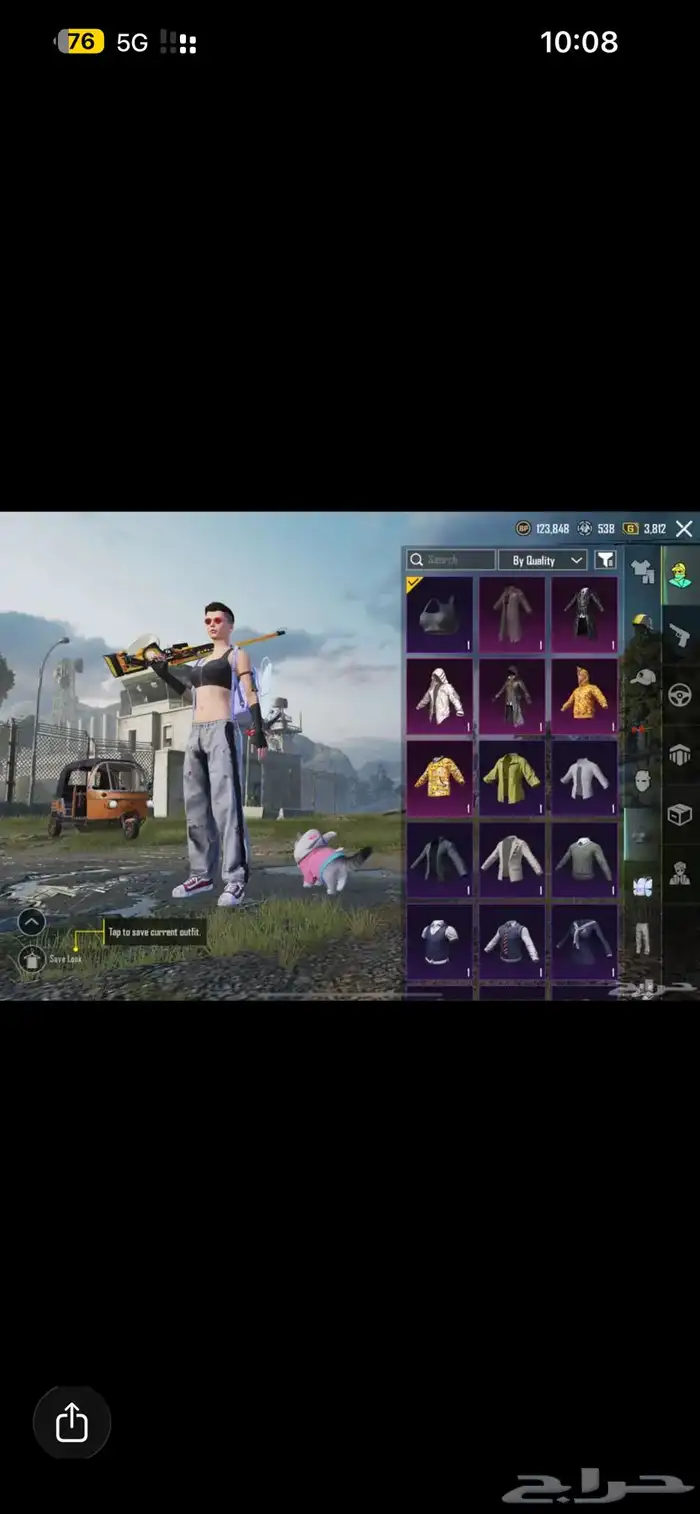Image resolution: width=700 pixels, height=1514 pixels.
Task: Save the current outfit with Save Look
Action: [x=32, y=958]
